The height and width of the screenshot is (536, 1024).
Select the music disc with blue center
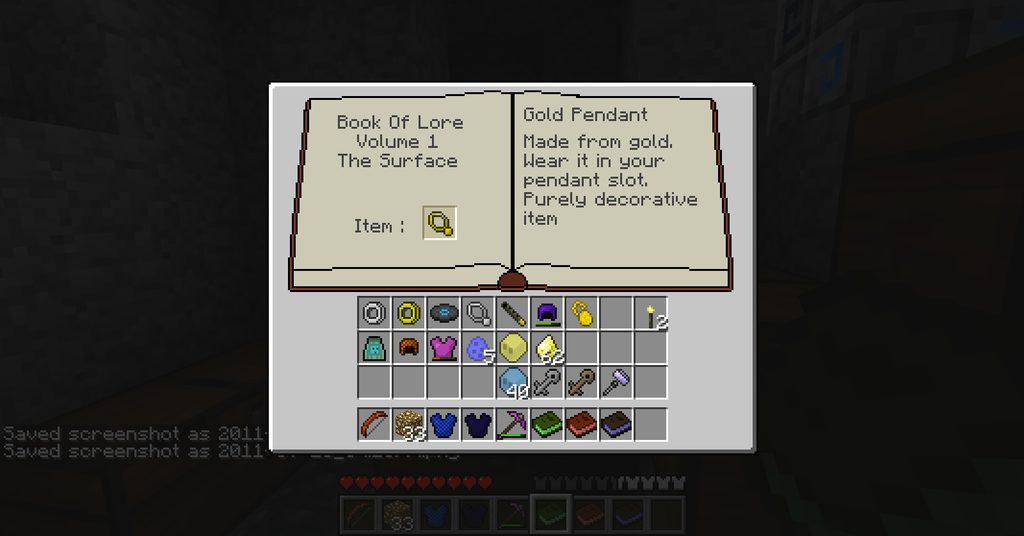443,313
